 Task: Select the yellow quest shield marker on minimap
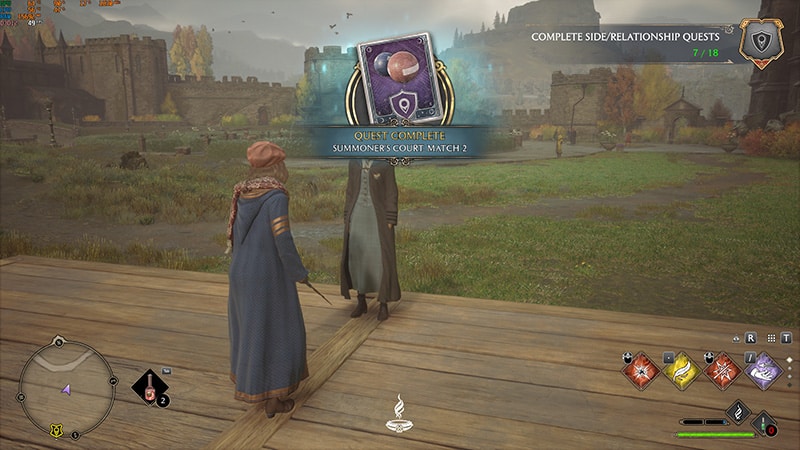(53, 431)
